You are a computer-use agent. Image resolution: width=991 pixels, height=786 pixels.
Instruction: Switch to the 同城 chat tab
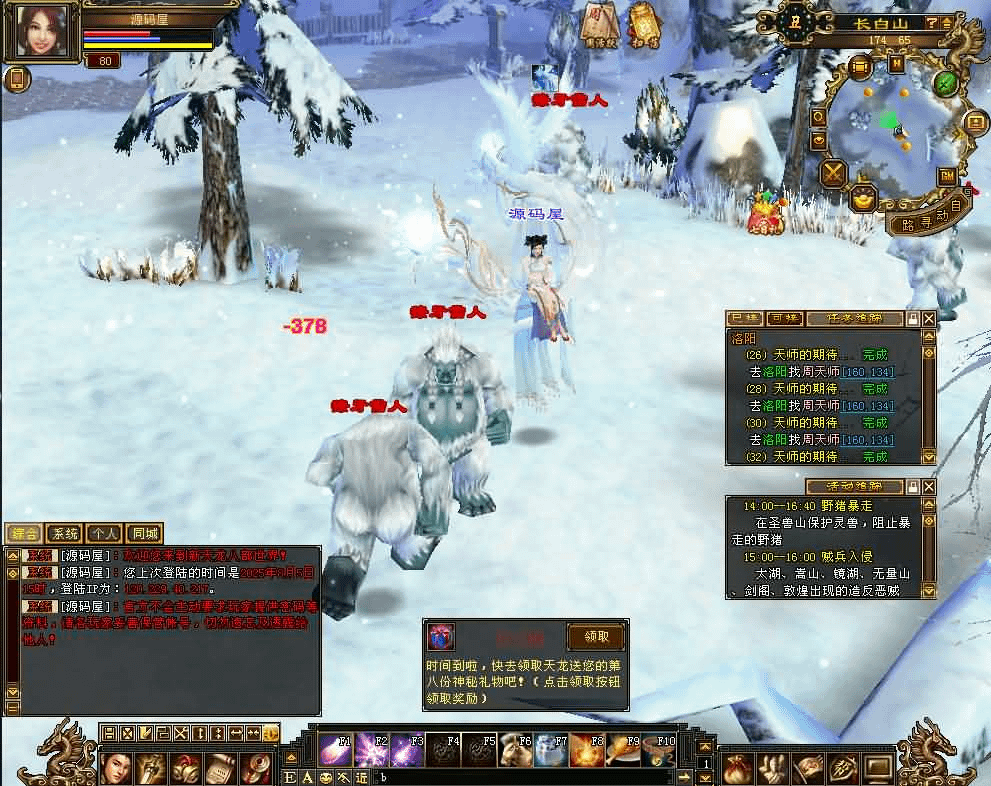(144, 534)
